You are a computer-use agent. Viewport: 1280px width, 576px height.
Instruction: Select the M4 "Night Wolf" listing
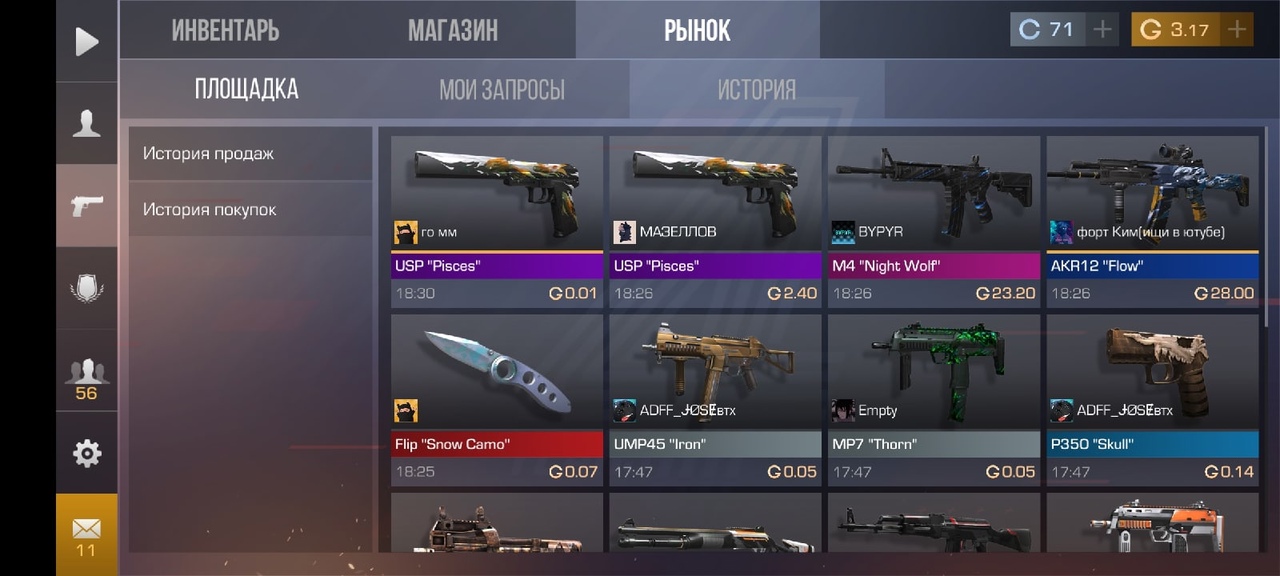pyautogui.click(x=934, y=220)
